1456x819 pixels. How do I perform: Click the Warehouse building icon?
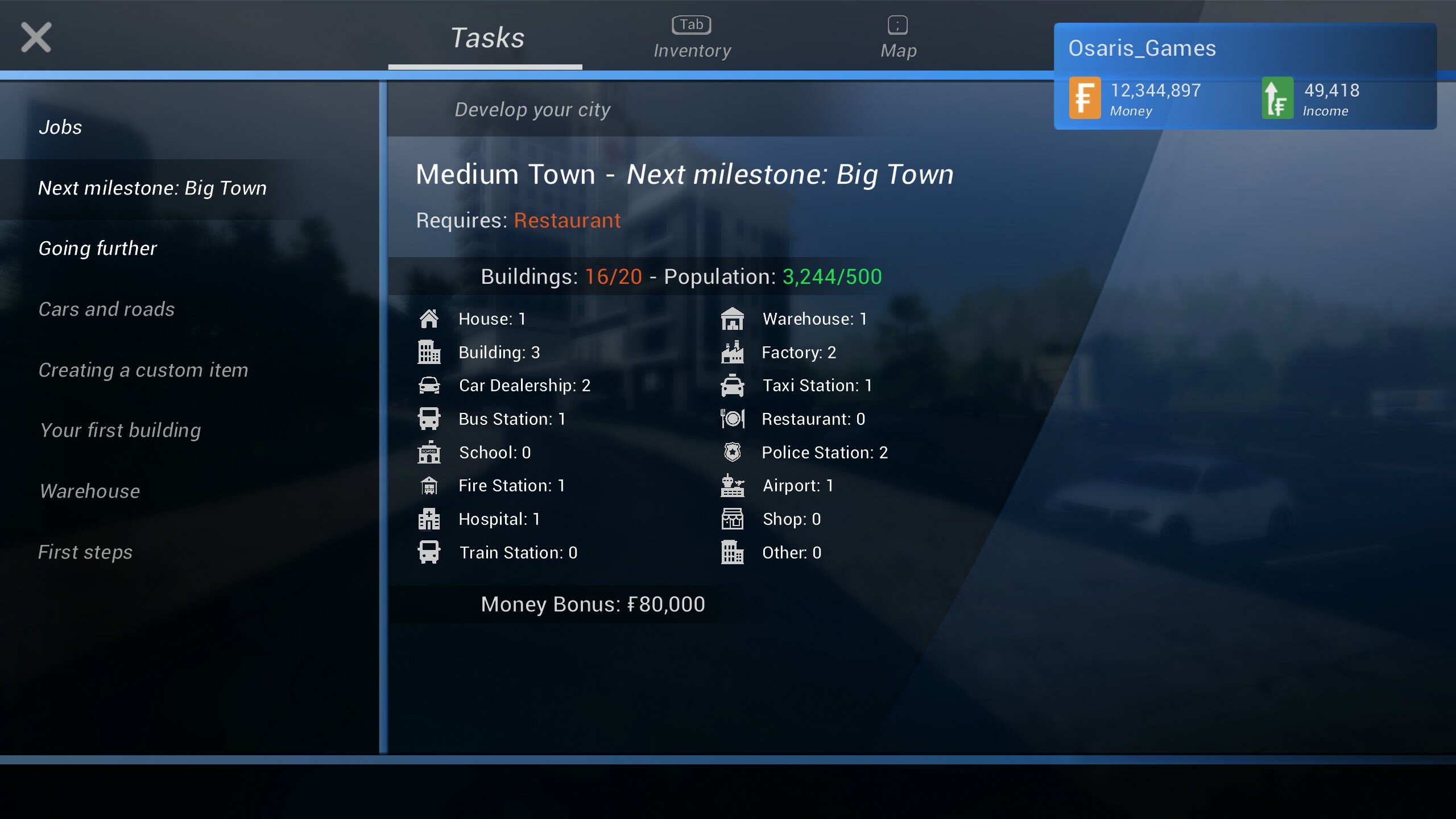pyautogui.click(x=734, y=318)
